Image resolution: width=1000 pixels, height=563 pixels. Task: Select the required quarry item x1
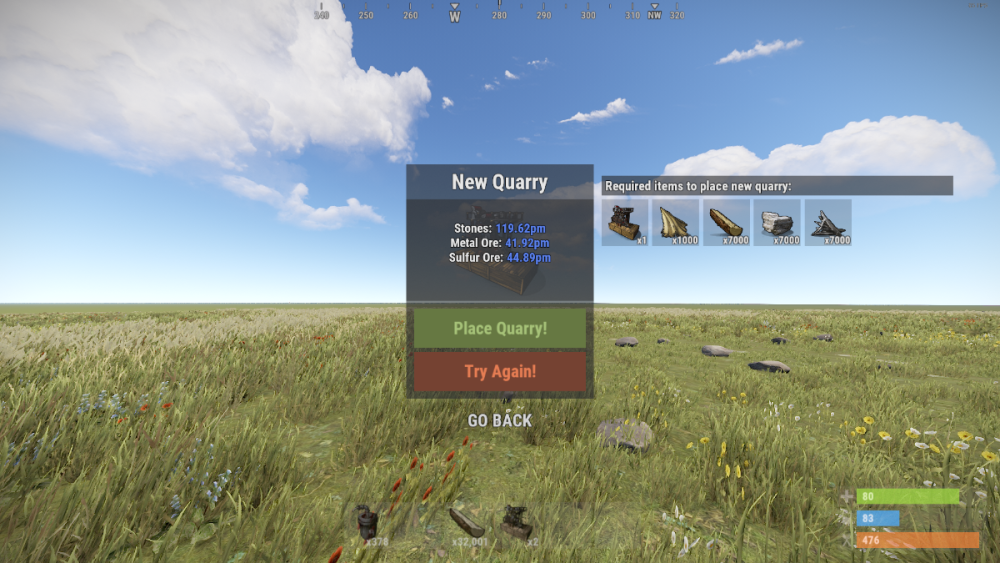click(x=625, y=222)
